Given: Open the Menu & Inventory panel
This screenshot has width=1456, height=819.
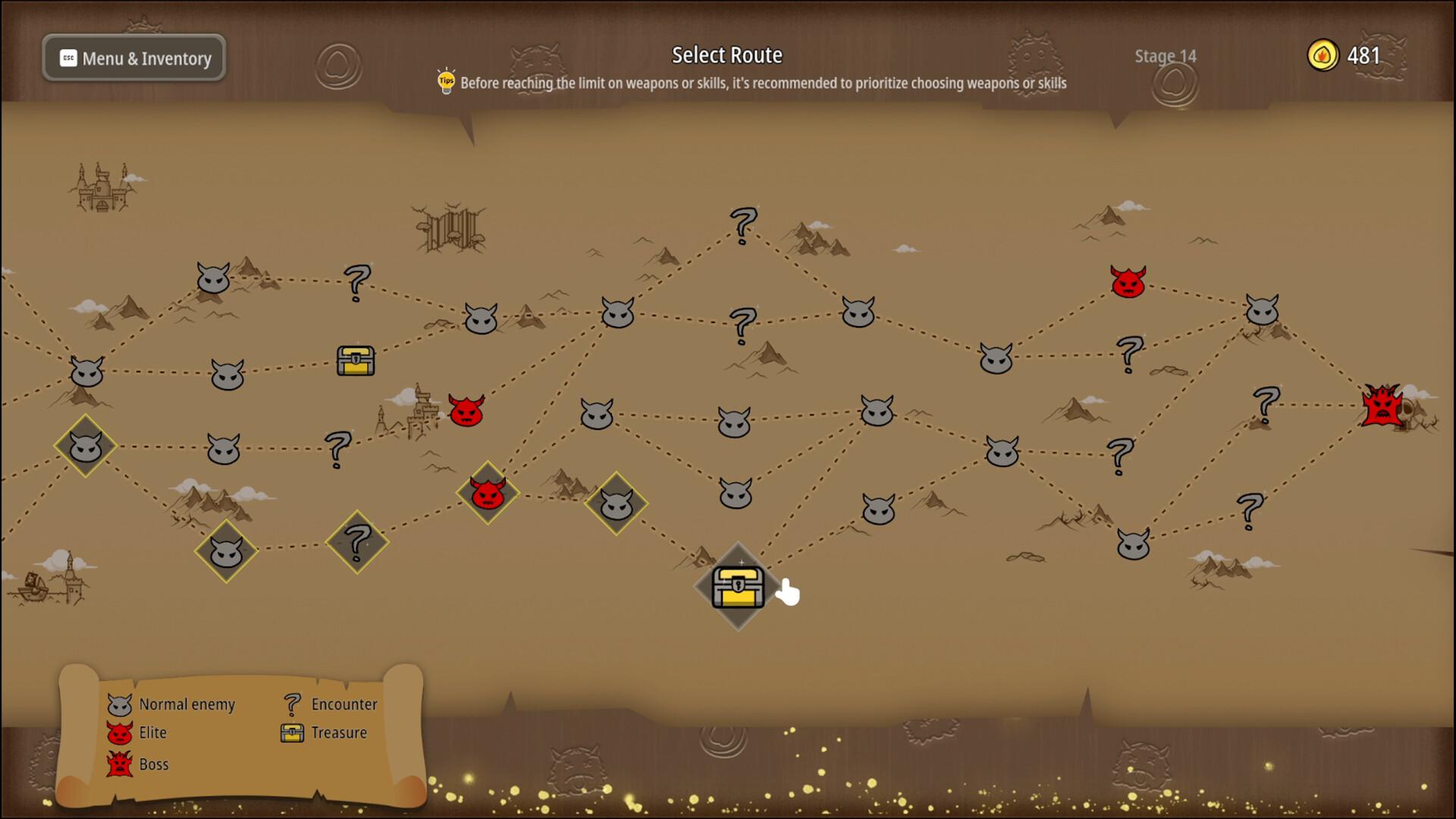Looking at the screenshot, I should [134, 58].
